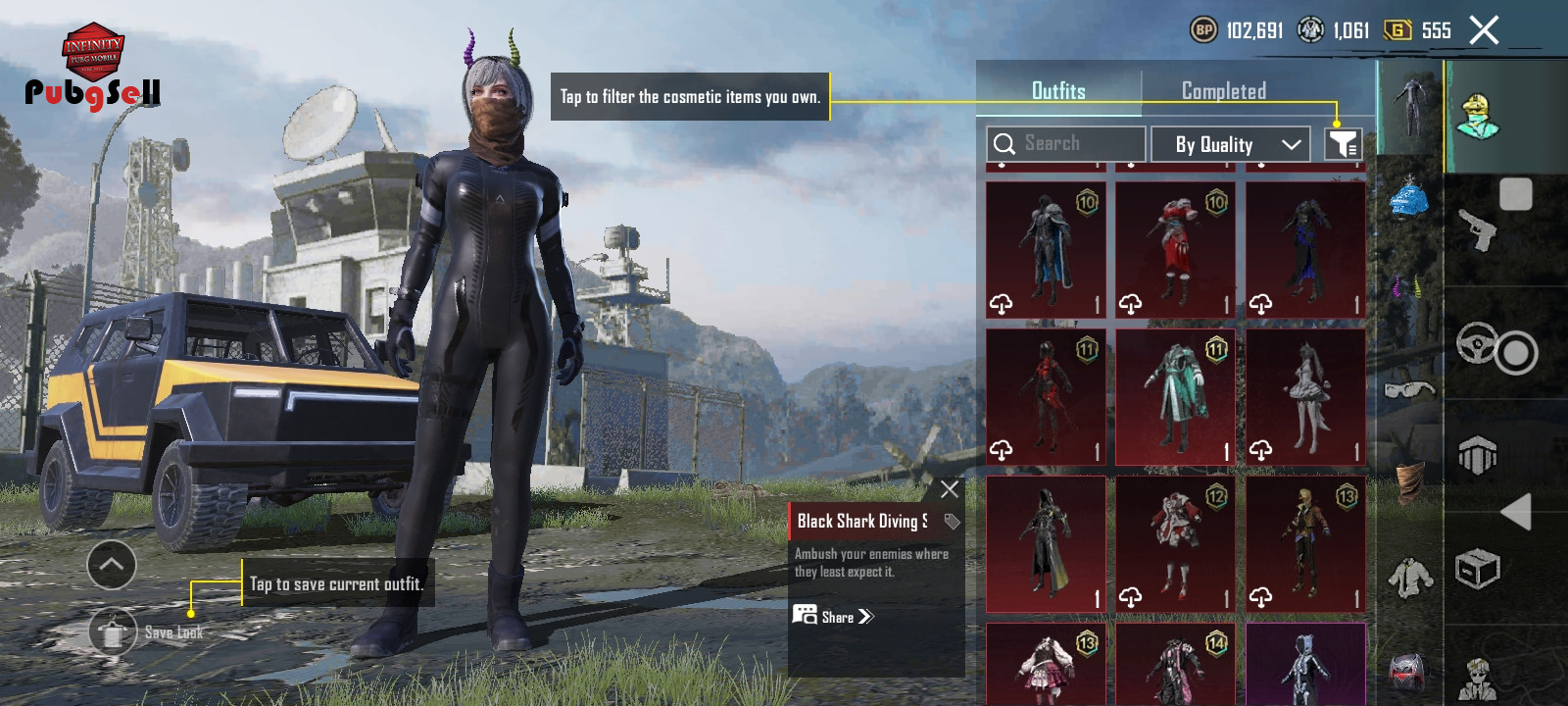The width and height of the screenshot is (1568, 706).
Task: Open the By Quality sort dropdown
Action: coord(1230,145)
